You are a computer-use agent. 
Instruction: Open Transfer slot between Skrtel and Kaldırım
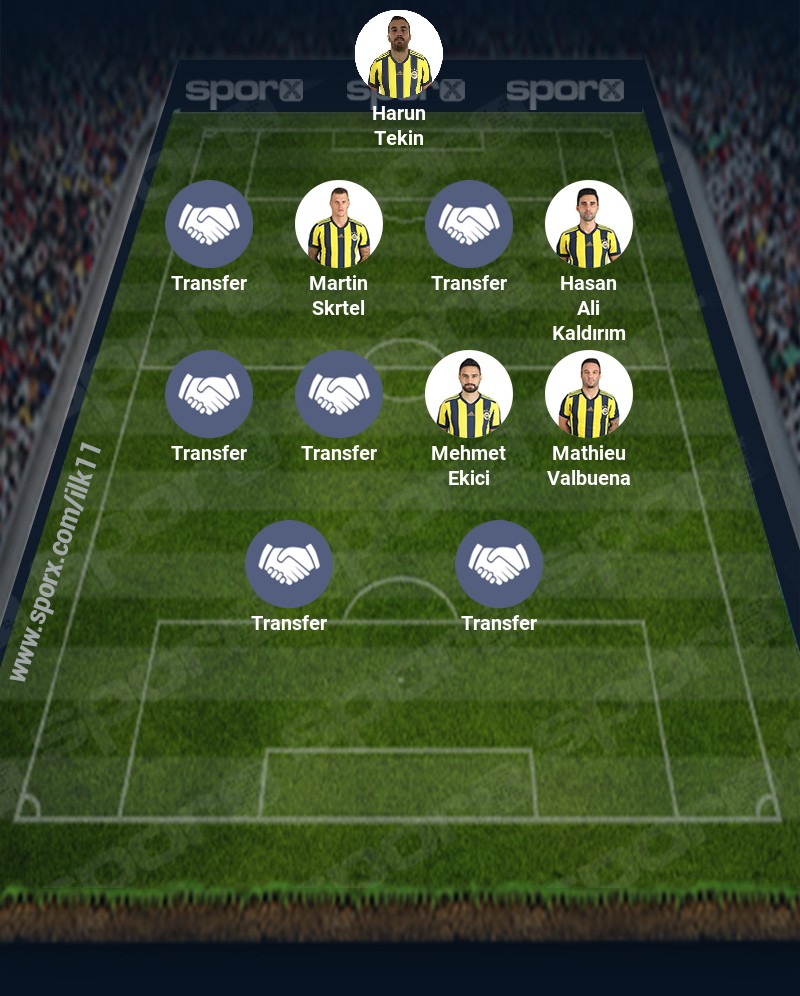(x=469, y=224)
